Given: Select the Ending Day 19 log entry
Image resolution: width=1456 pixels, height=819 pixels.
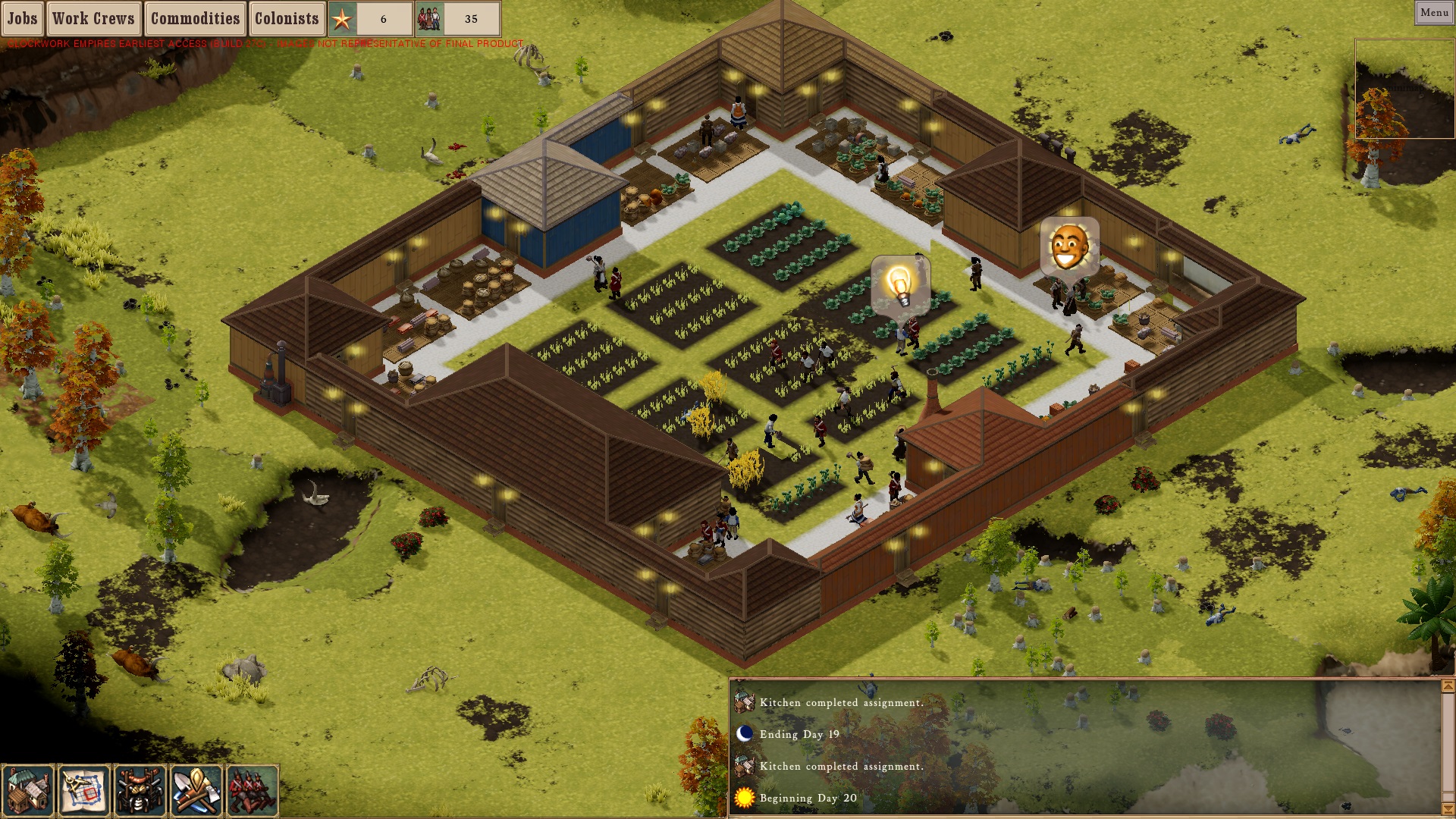Looking at the screenshot, I should 799,734.
